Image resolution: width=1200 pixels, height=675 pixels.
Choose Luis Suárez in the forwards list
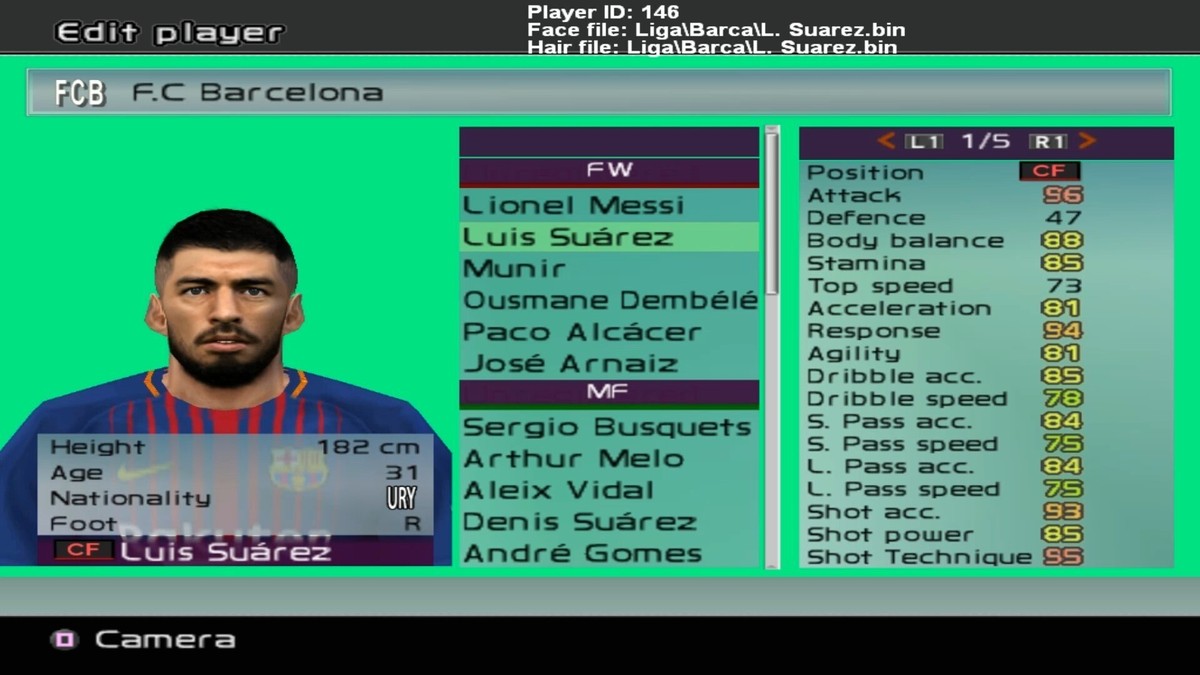tap(567, 238)
